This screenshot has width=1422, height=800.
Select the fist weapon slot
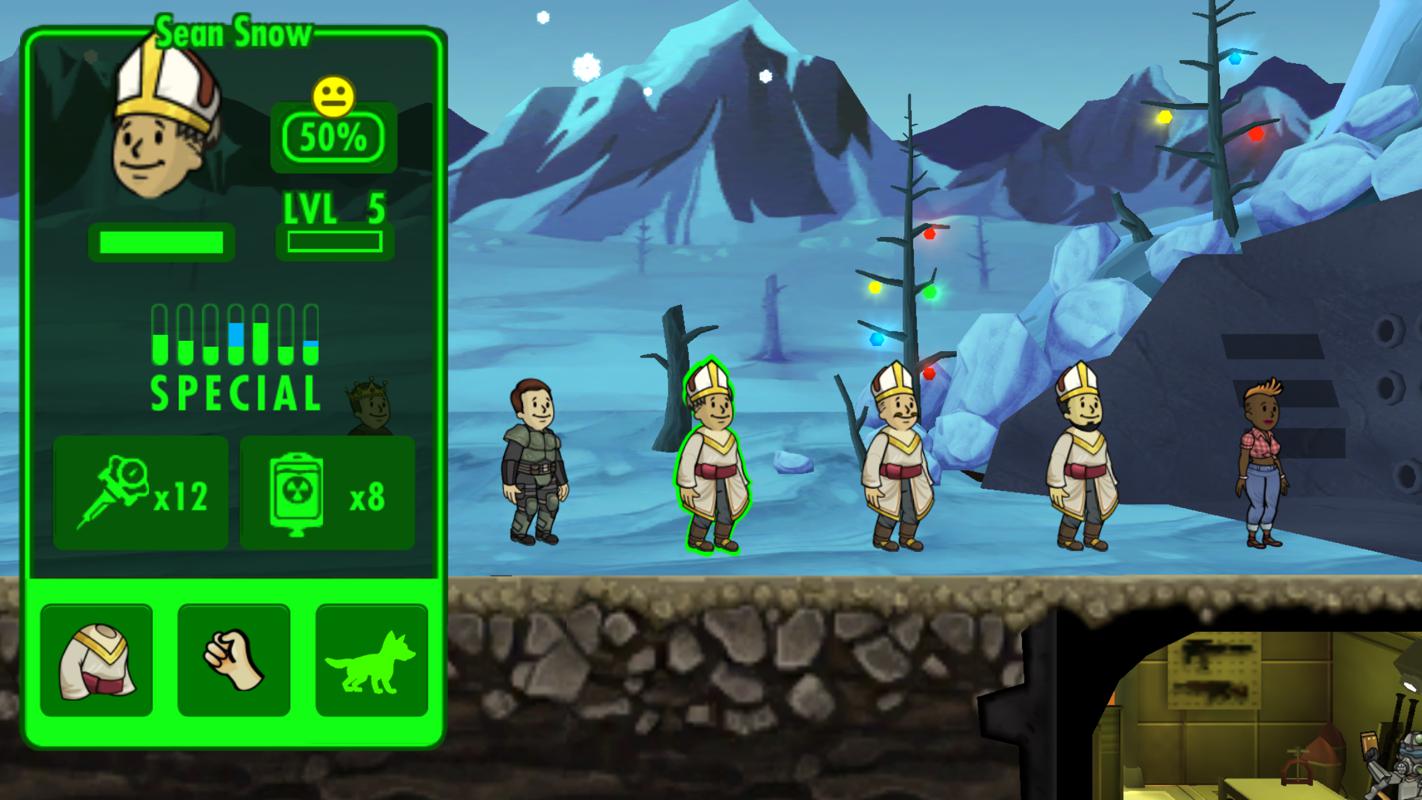point(233,659)
